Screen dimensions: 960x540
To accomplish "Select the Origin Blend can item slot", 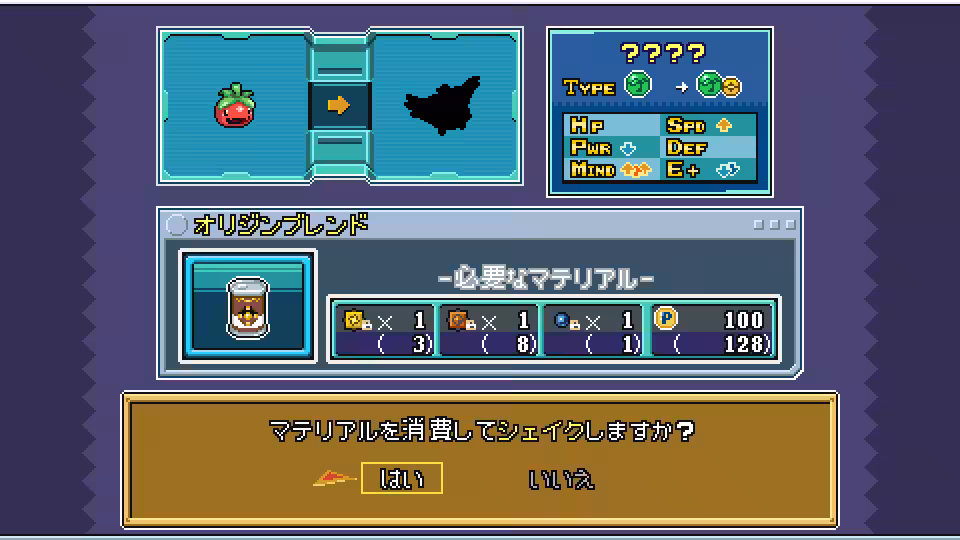I will click(248, 305).
